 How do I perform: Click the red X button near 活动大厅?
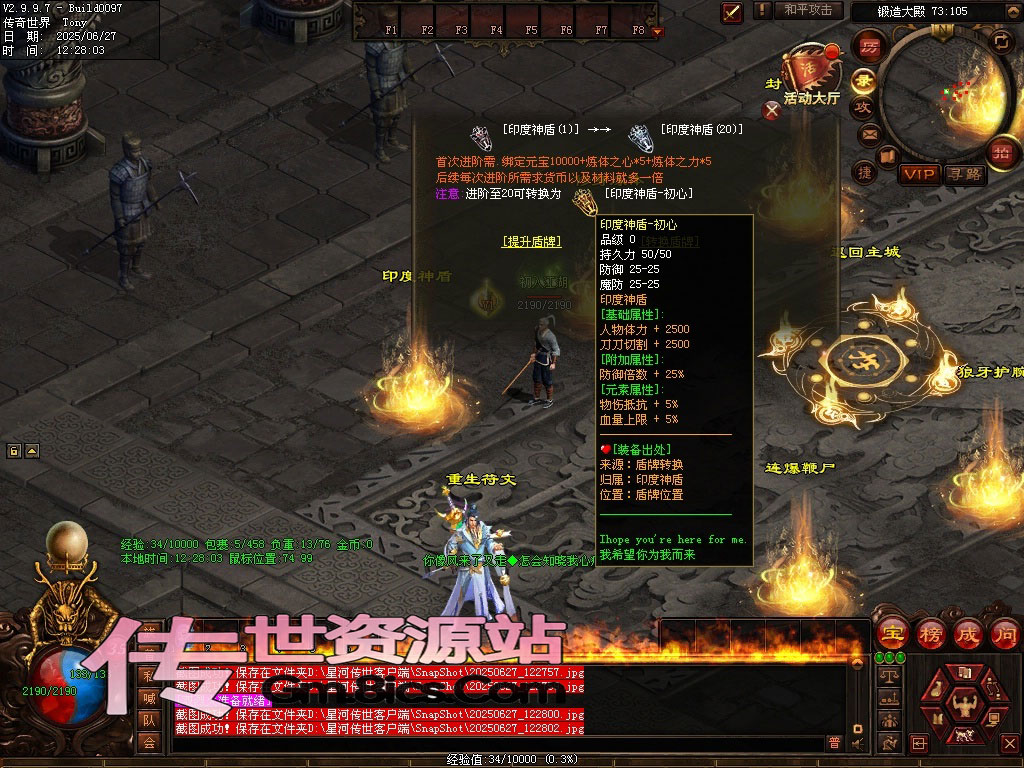click(x=771, y=110)
